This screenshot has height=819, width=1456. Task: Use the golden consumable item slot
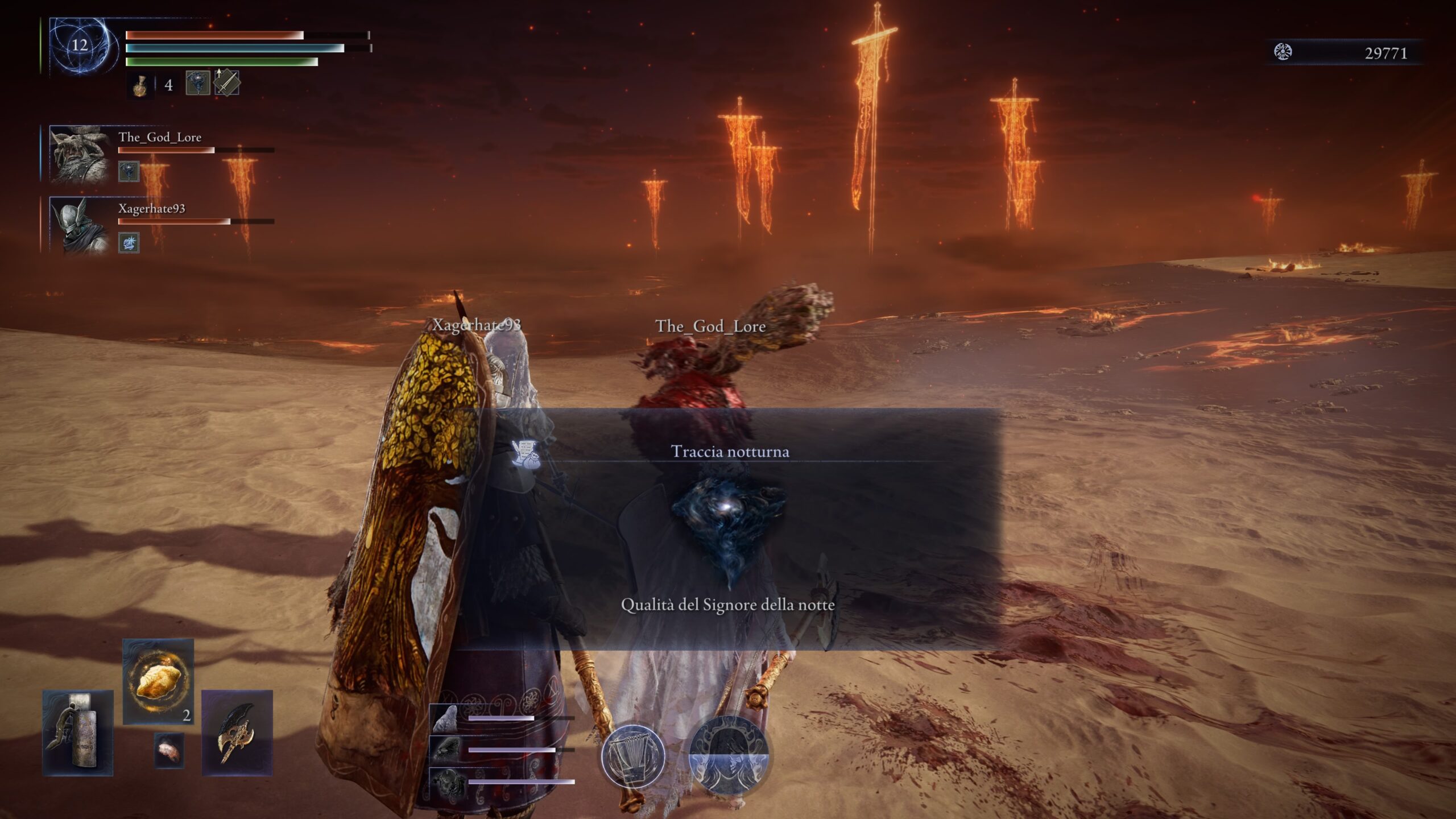[158, 681]
